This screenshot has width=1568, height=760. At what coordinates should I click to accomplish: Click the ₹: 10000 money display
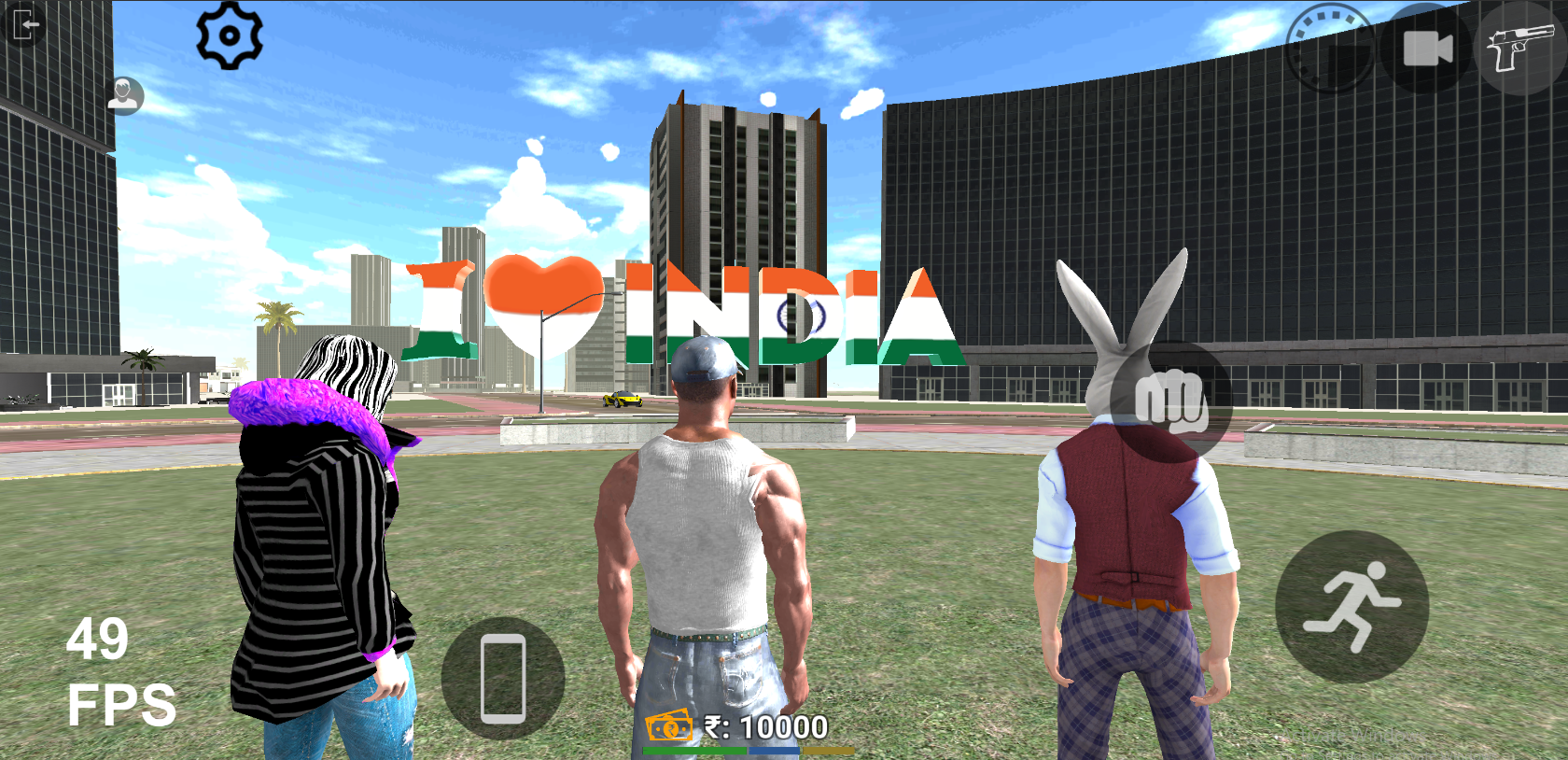(x=765, y=724)
